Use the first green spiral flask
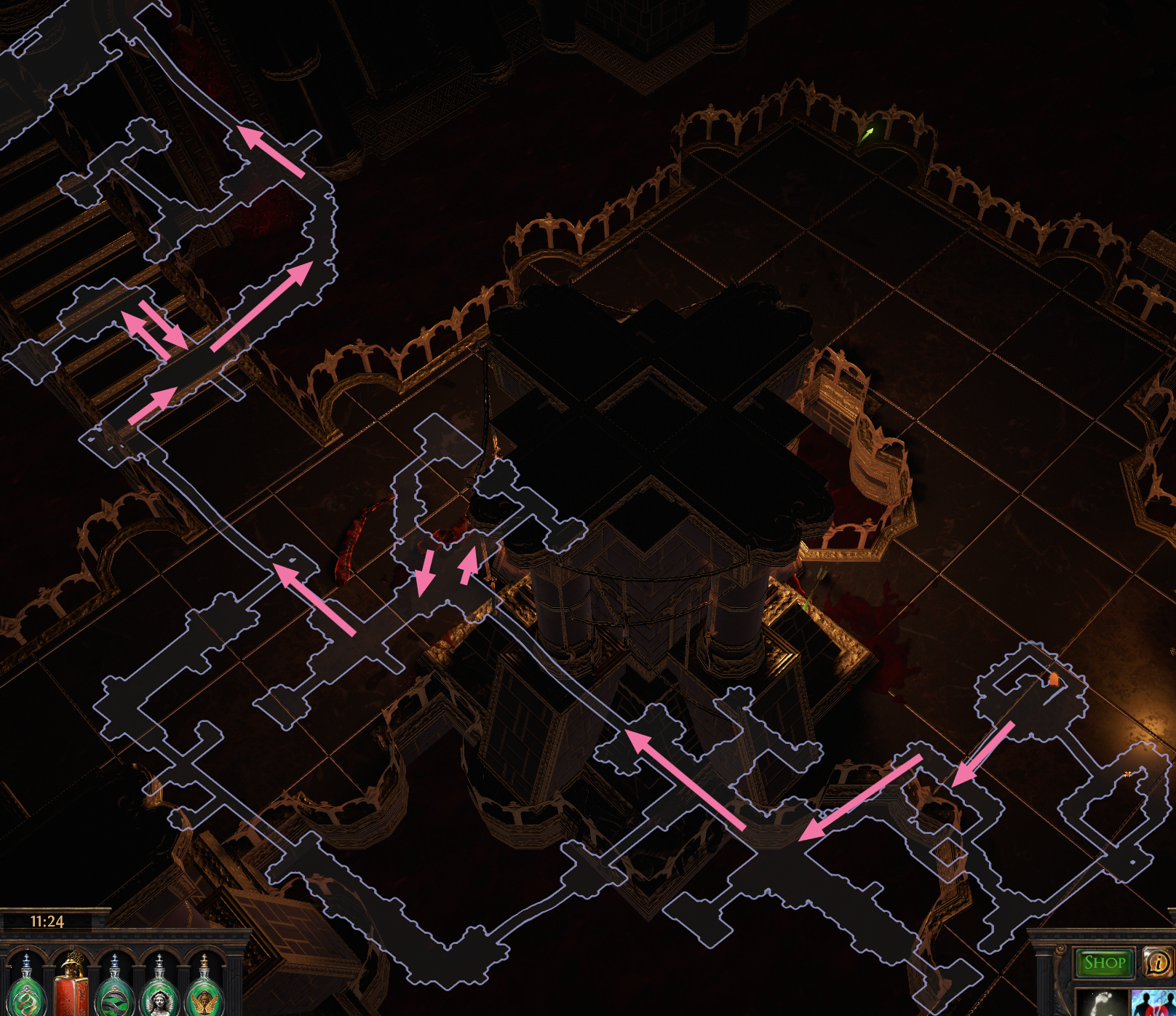Screen dimensions: 1176x1016 click(25, 997)
